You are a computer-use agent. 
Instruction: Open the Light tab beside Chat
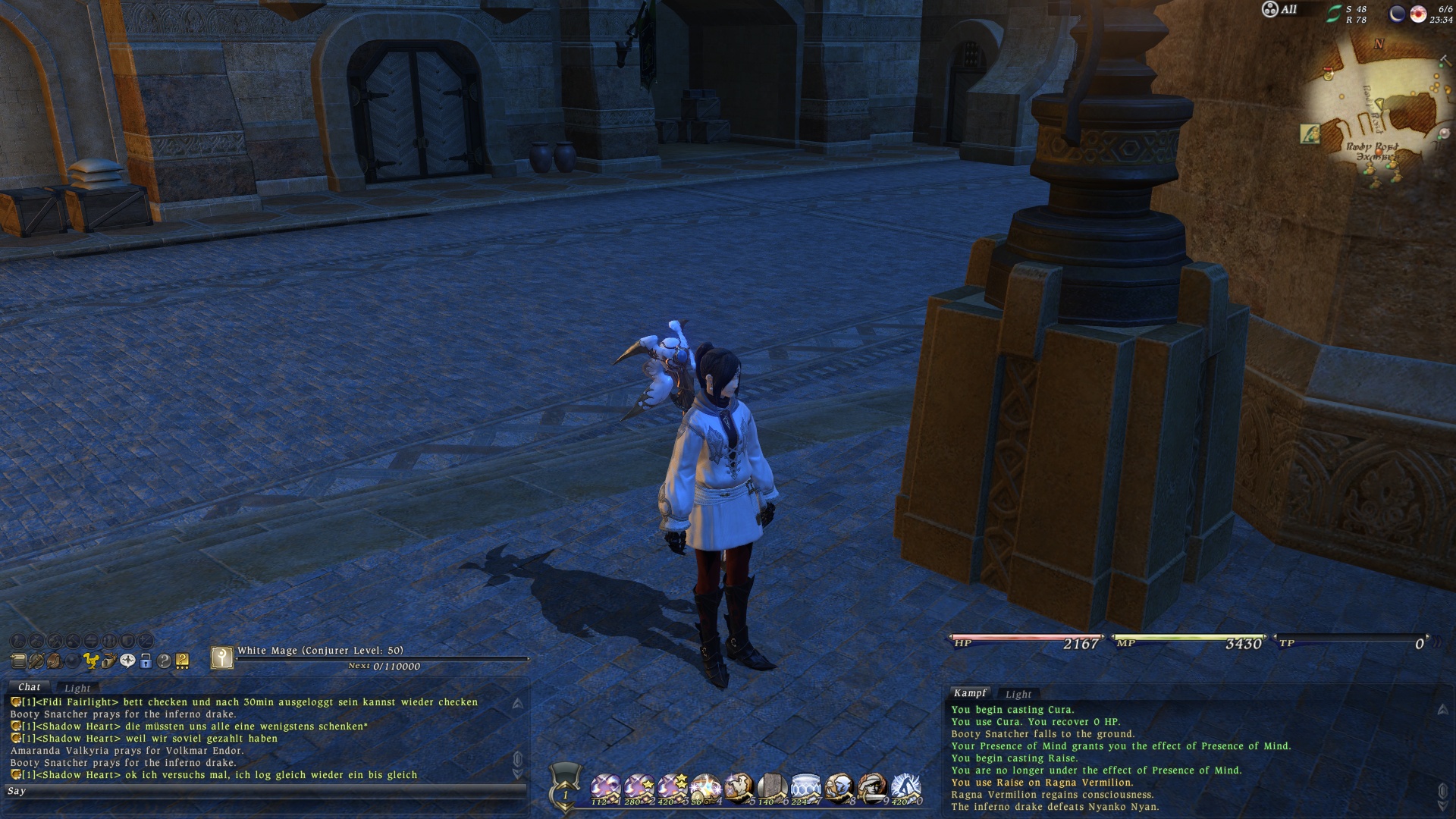coord(77,688)
